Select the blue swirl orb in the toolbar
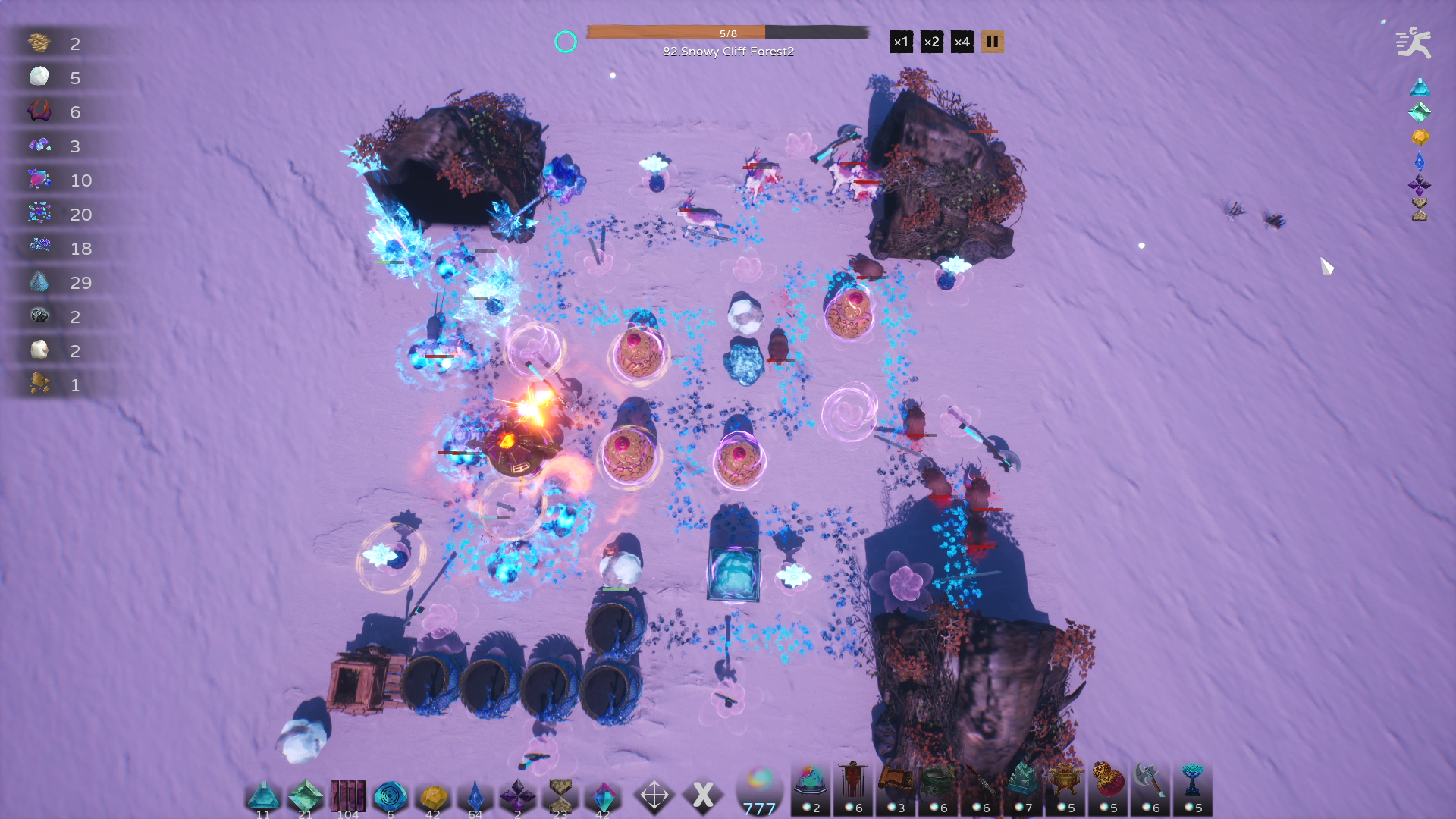The height and width of the screenshot is (819, 1456). pos(389,795)
